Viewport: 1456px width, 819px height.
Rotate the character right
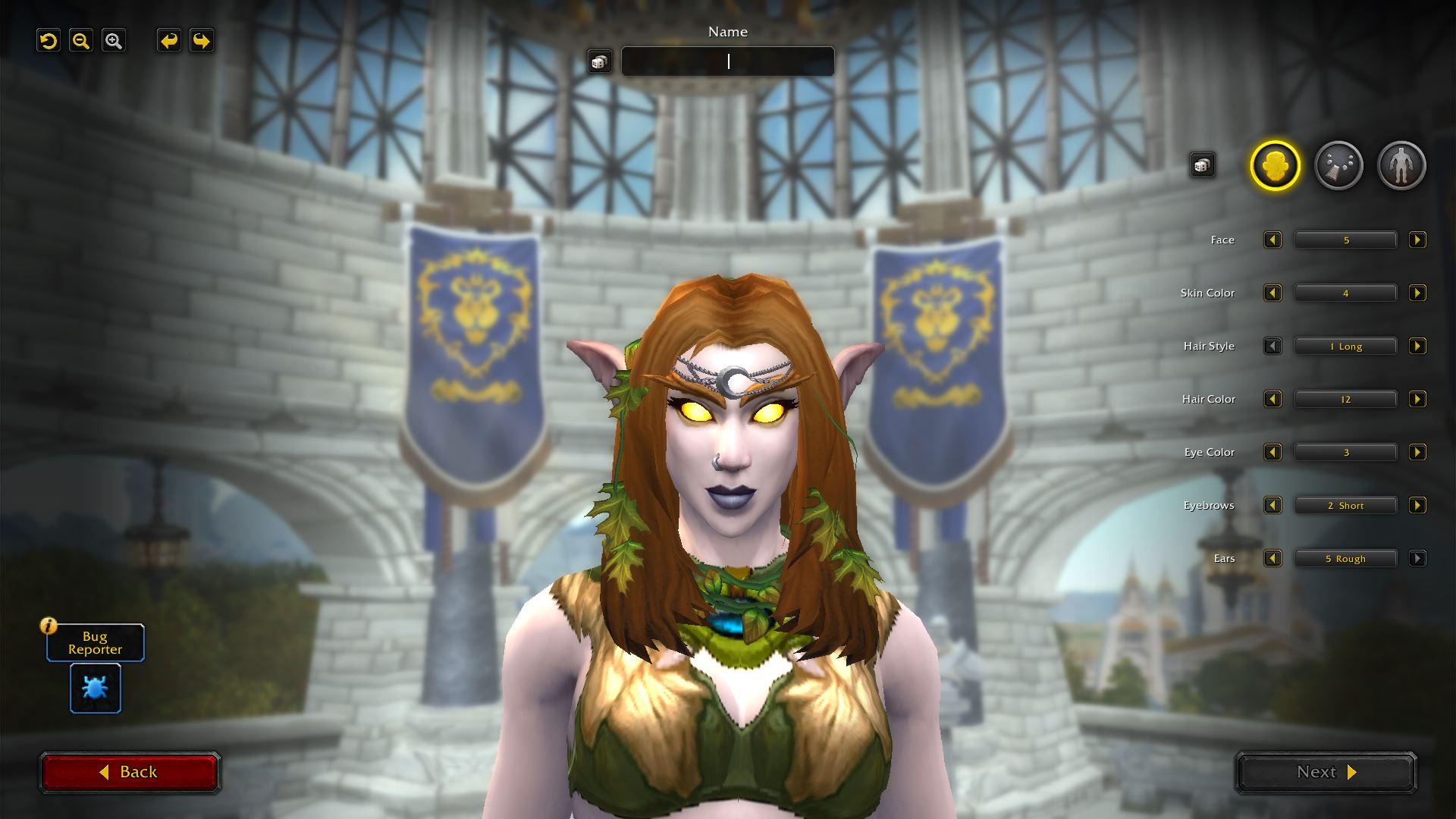pyautogui.click(x=202, y=41)
